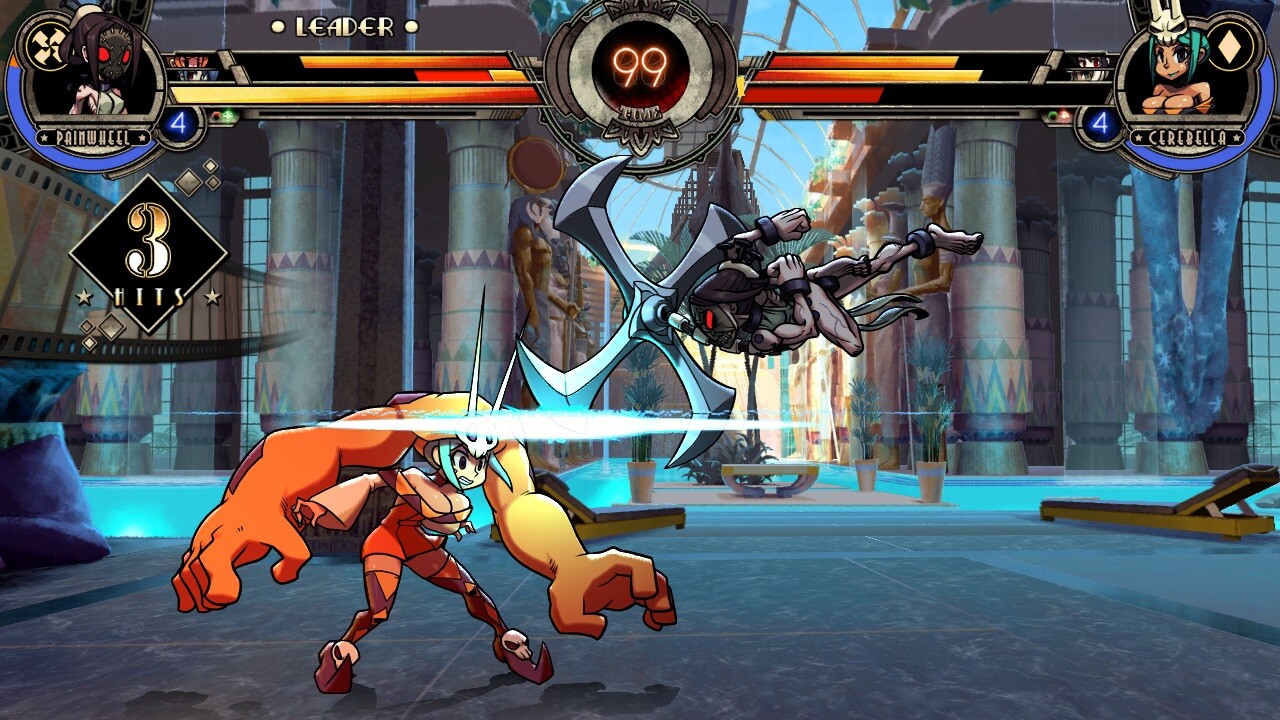The height and width of the screenshot is (720, 1280).
Task: Click the orange triangle marker on Painwheel's portrait ring
Action: coord(13,62)
